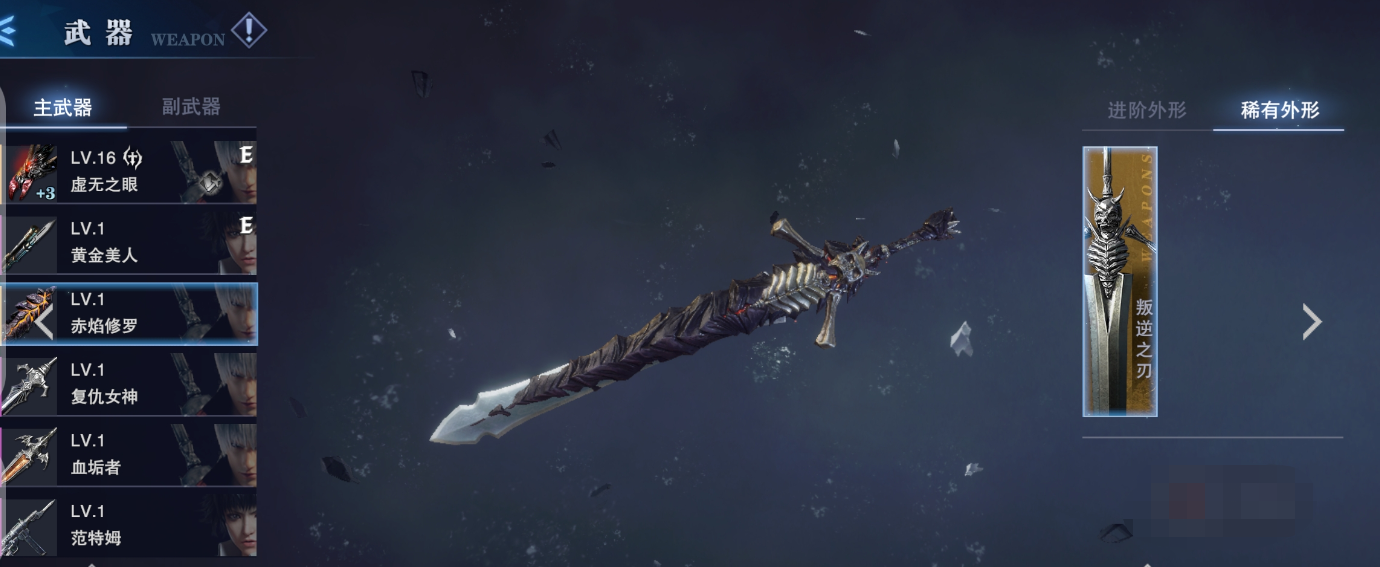Select the 复仇女神 weapon row
1380x567 pixels.
pyautogui.click(x=130, y=383)
